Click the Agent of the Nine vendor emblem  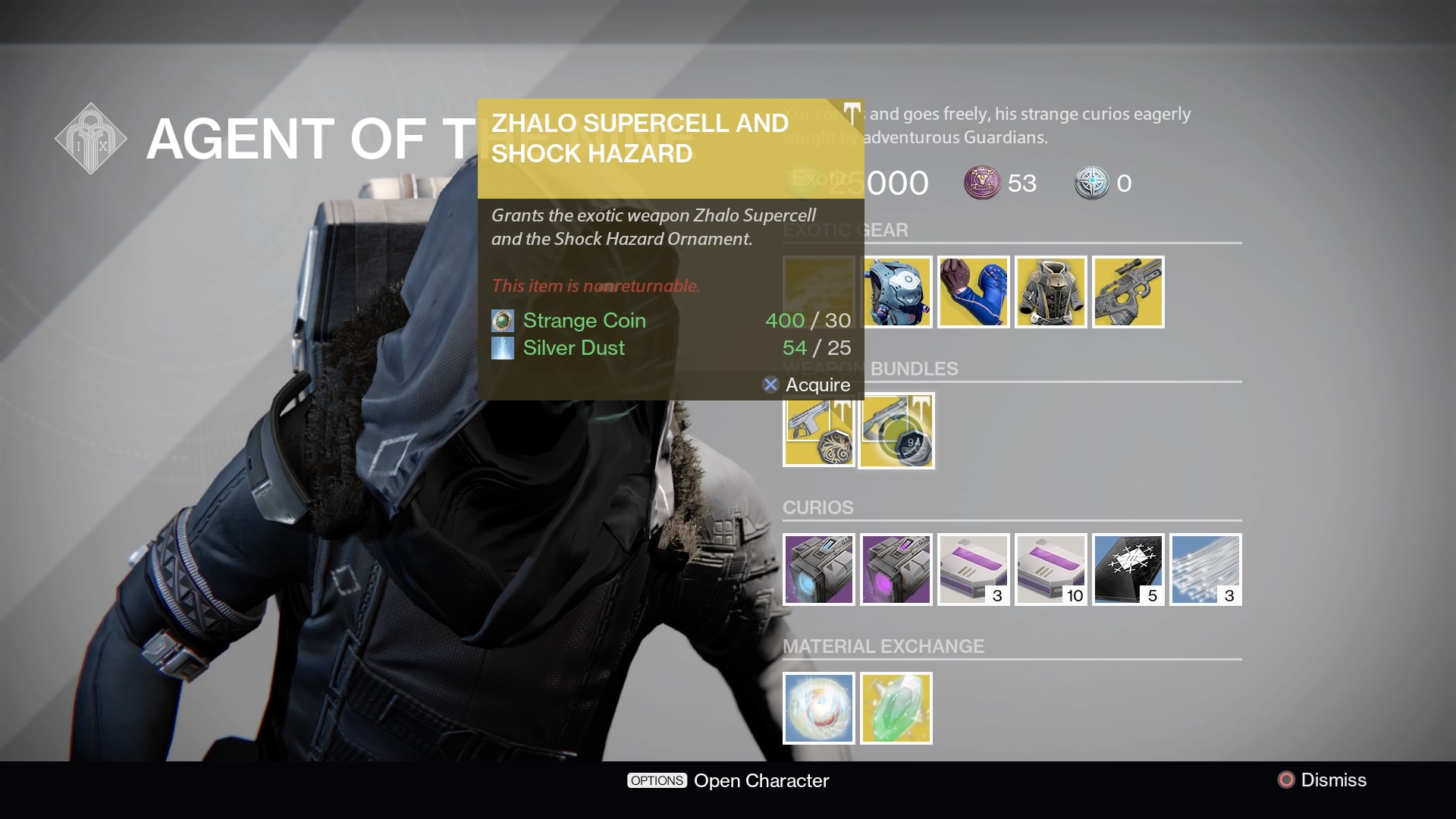click(90, 138)
